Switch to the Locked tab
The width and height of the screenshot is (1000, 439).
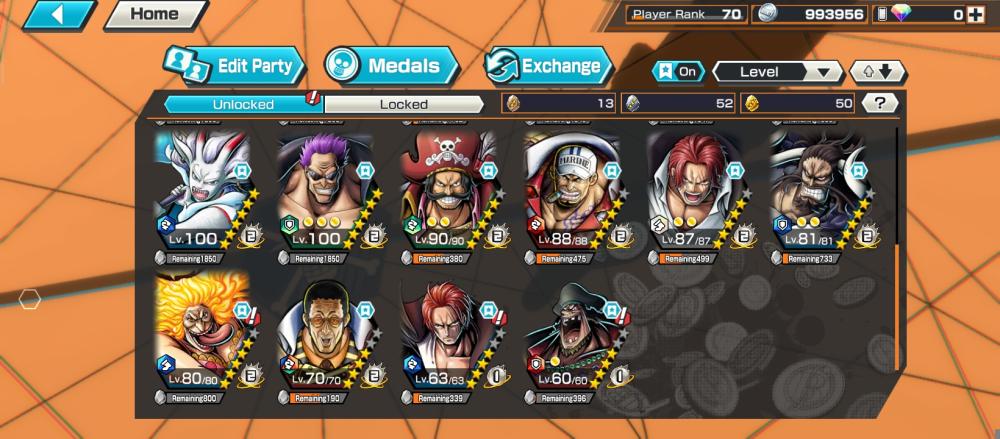403,104
